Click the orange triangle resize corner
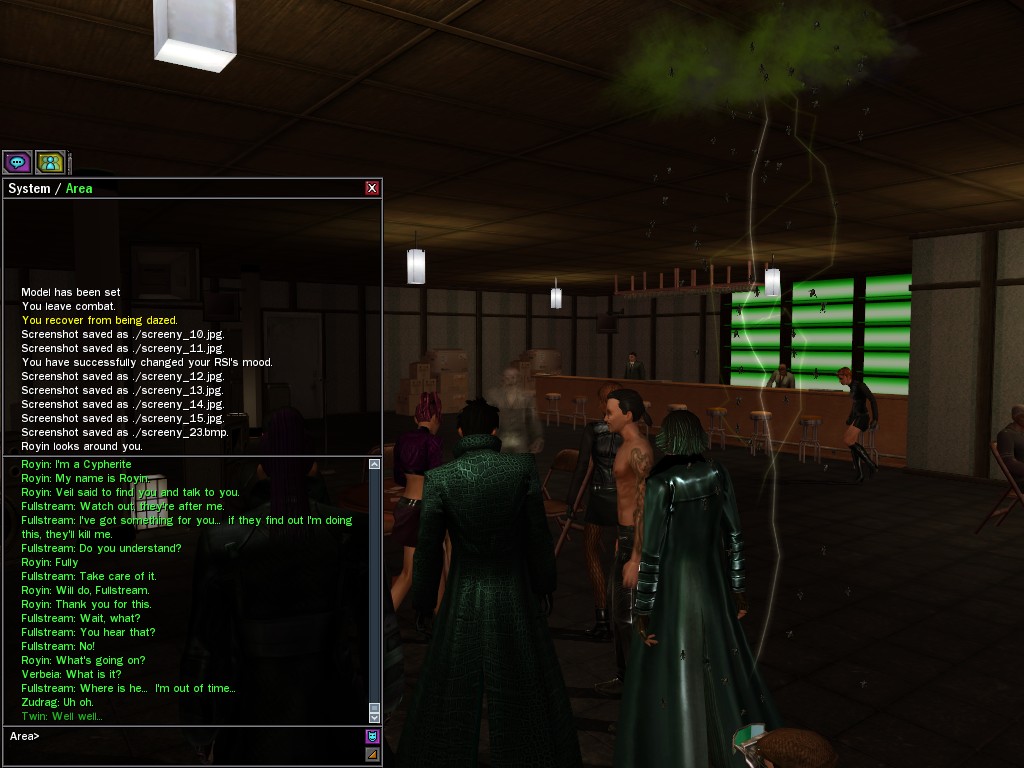 coord(372,755)
